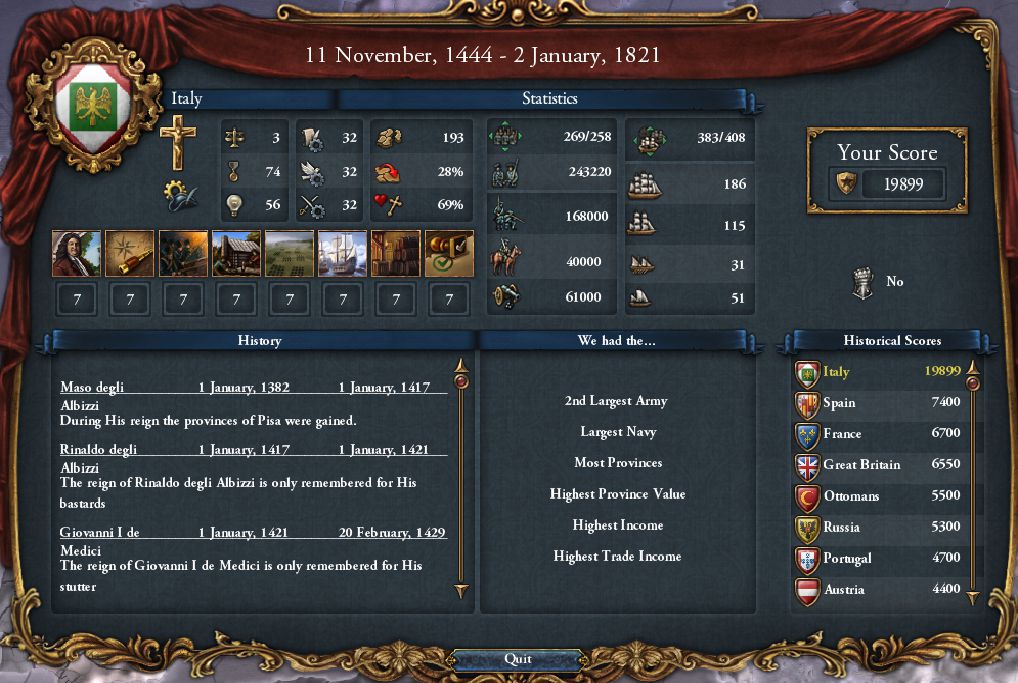The height and width of the screenshot is (683, 1018).
Task: Pick the log cabin settlers idea icon
Action: [x=236, y=254]
